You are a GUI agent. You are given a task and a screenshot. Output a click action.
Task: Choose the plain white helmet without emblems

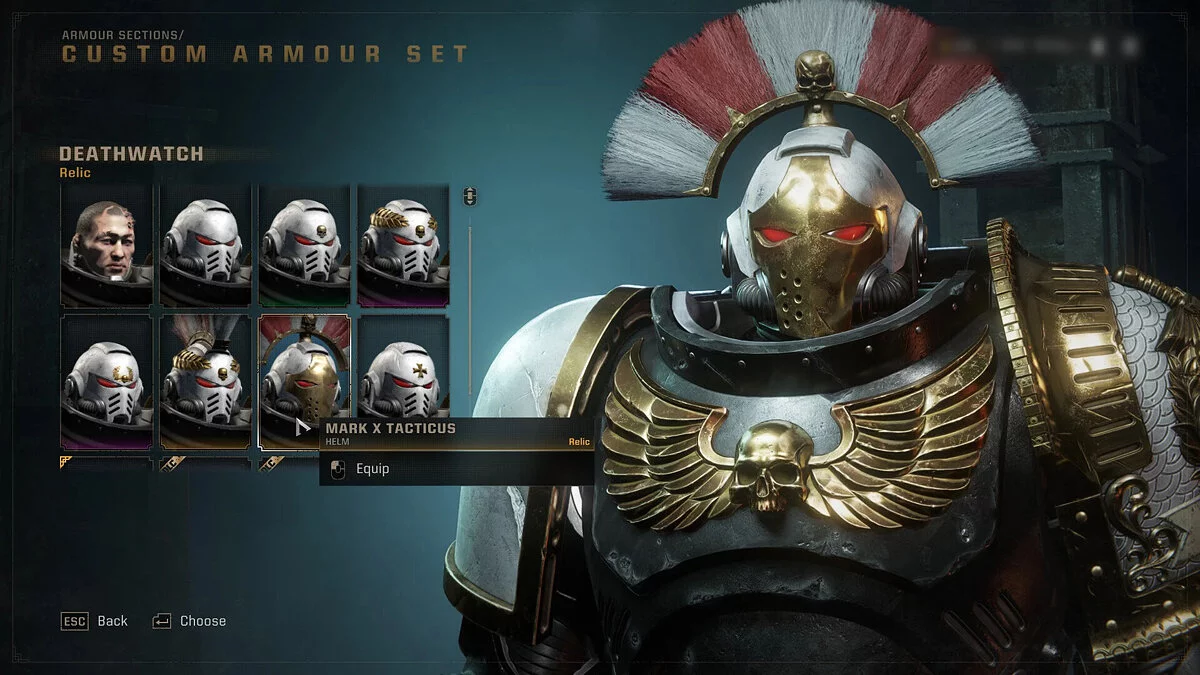(x=205, y=245)
